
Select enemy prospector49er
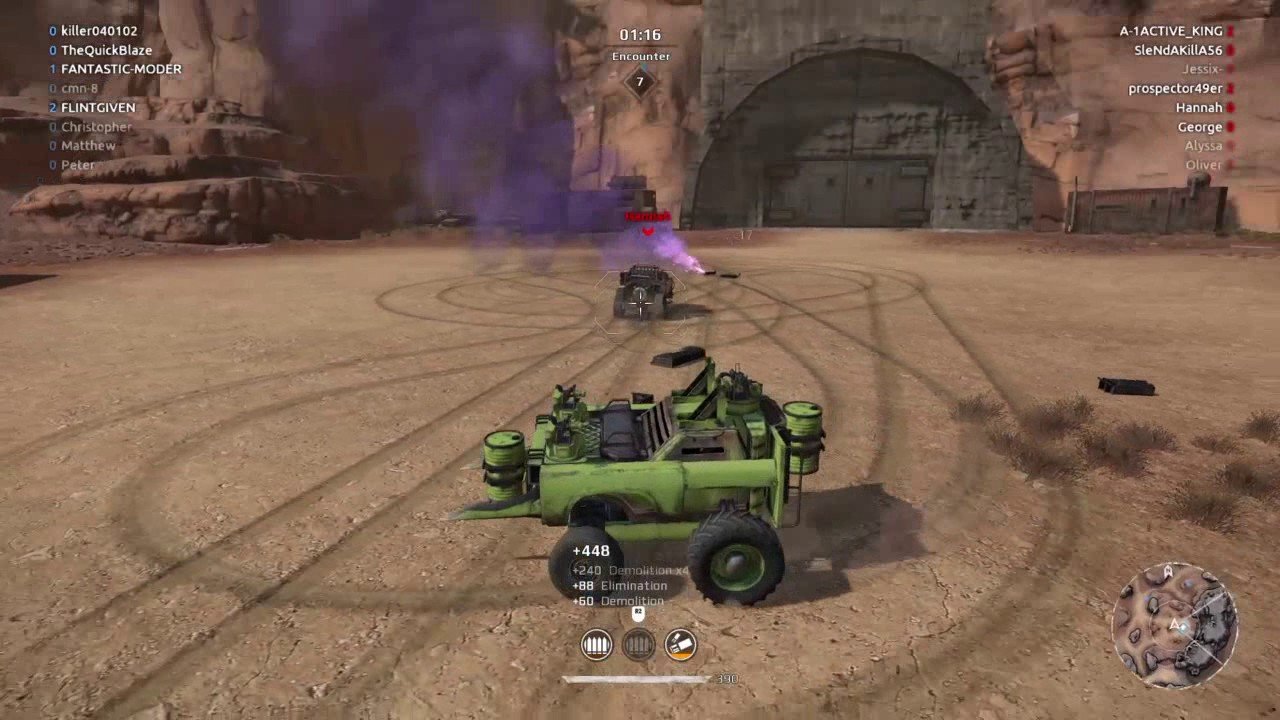[1175, 89]
